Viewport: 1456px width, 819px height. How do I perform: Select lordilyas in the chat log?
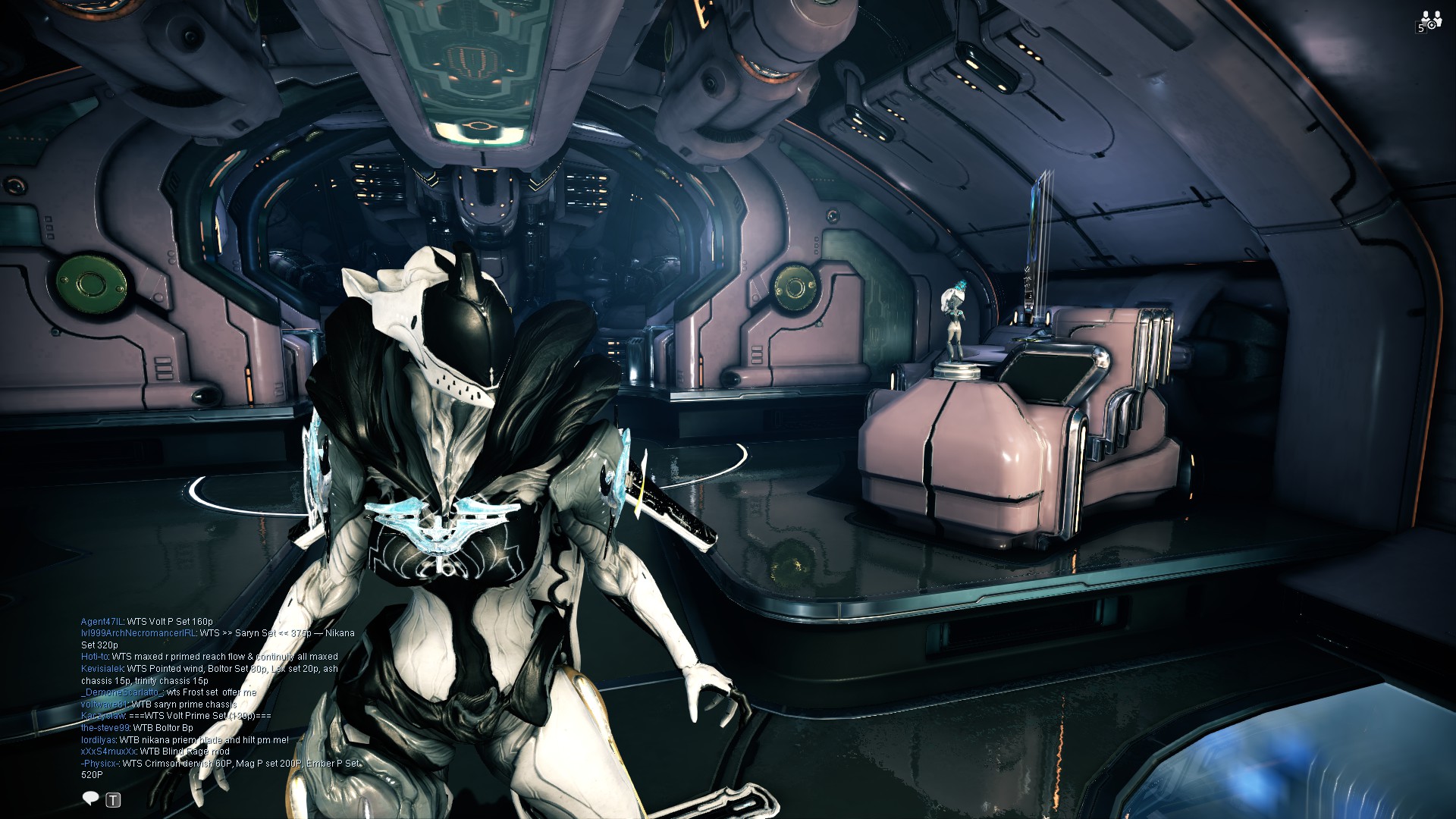(98, 740)
